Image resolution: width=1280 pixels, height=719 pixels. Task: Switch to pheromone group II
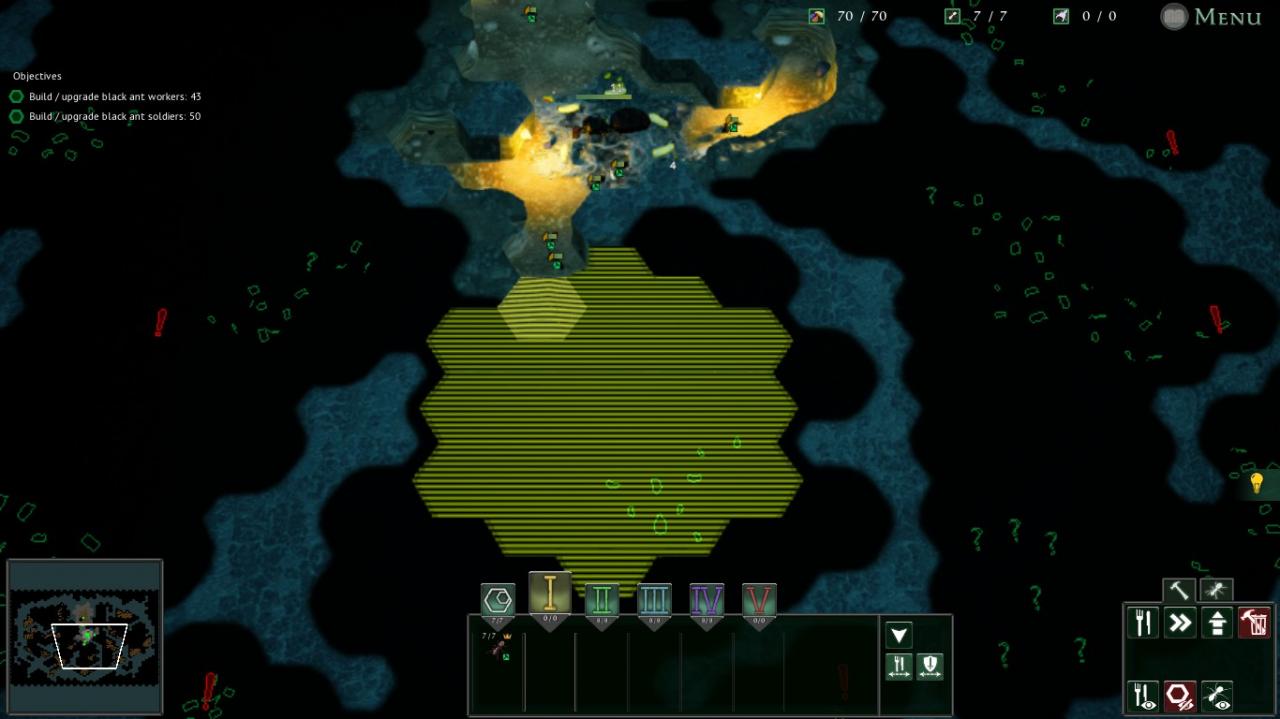[x=601, y=601]
